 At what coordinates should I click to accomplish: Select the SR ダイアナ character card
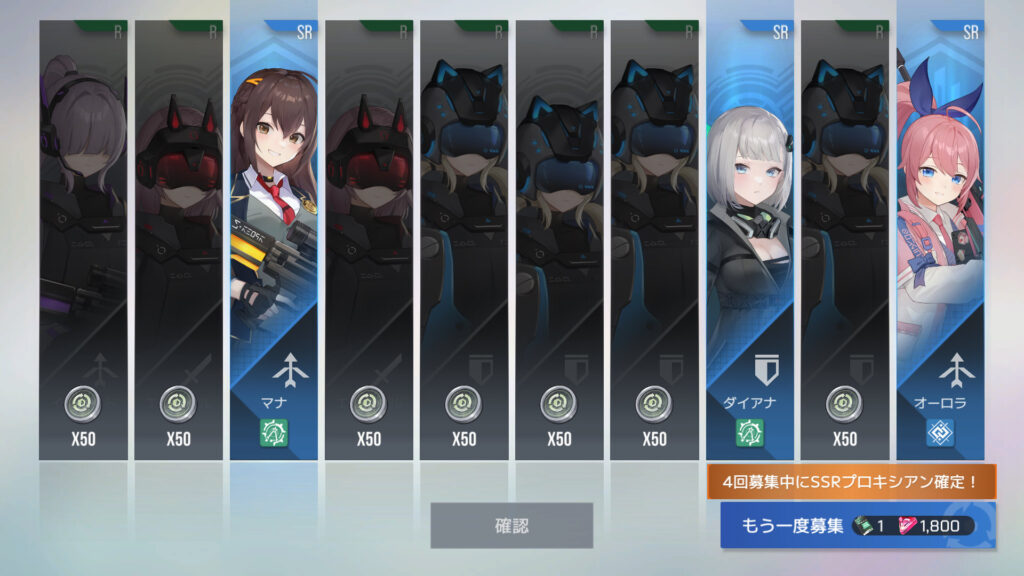[x=750, y=240]
